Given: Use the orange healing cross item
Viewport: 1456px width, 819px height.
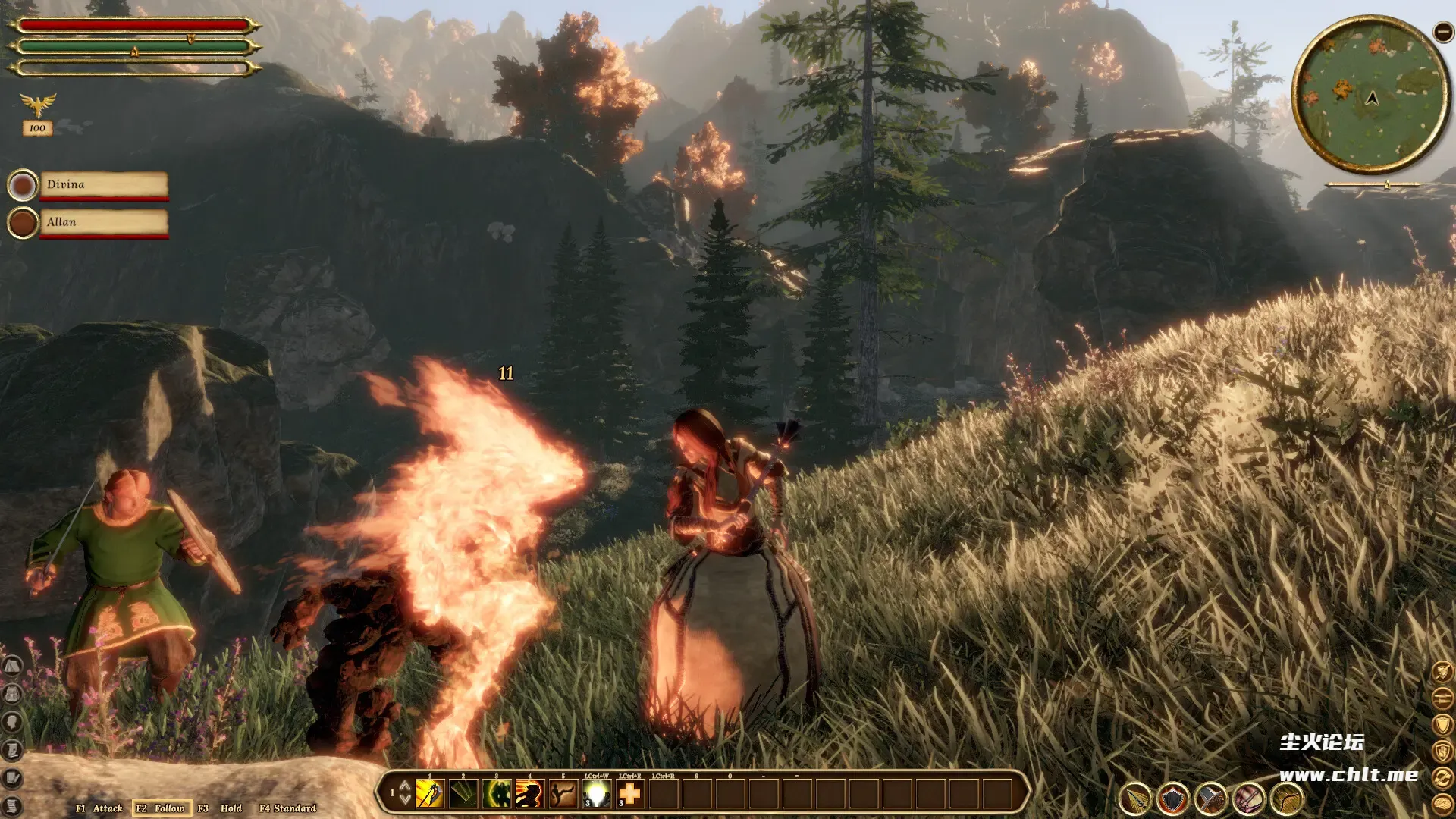Looking at the screenshot, I should click(630, 794).
